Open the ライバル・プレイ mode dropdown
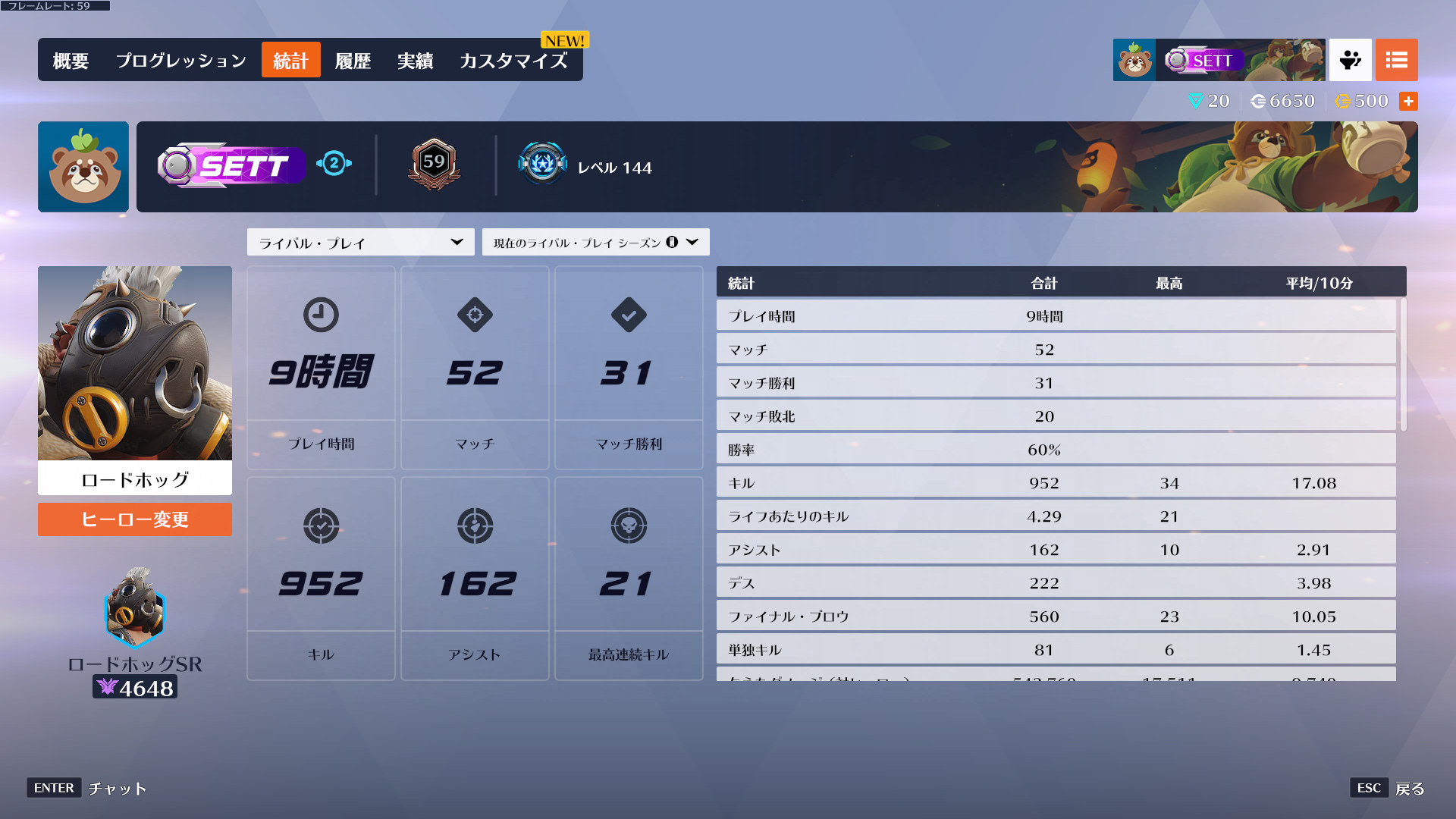The width and height of the screenshot is (1456, 819). point(360,243)
